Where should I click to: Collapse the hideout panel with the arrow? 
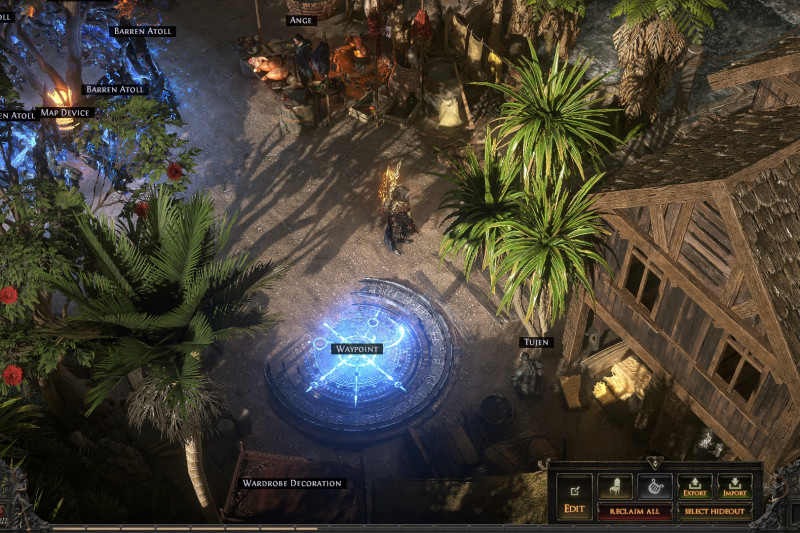[654, 463]
